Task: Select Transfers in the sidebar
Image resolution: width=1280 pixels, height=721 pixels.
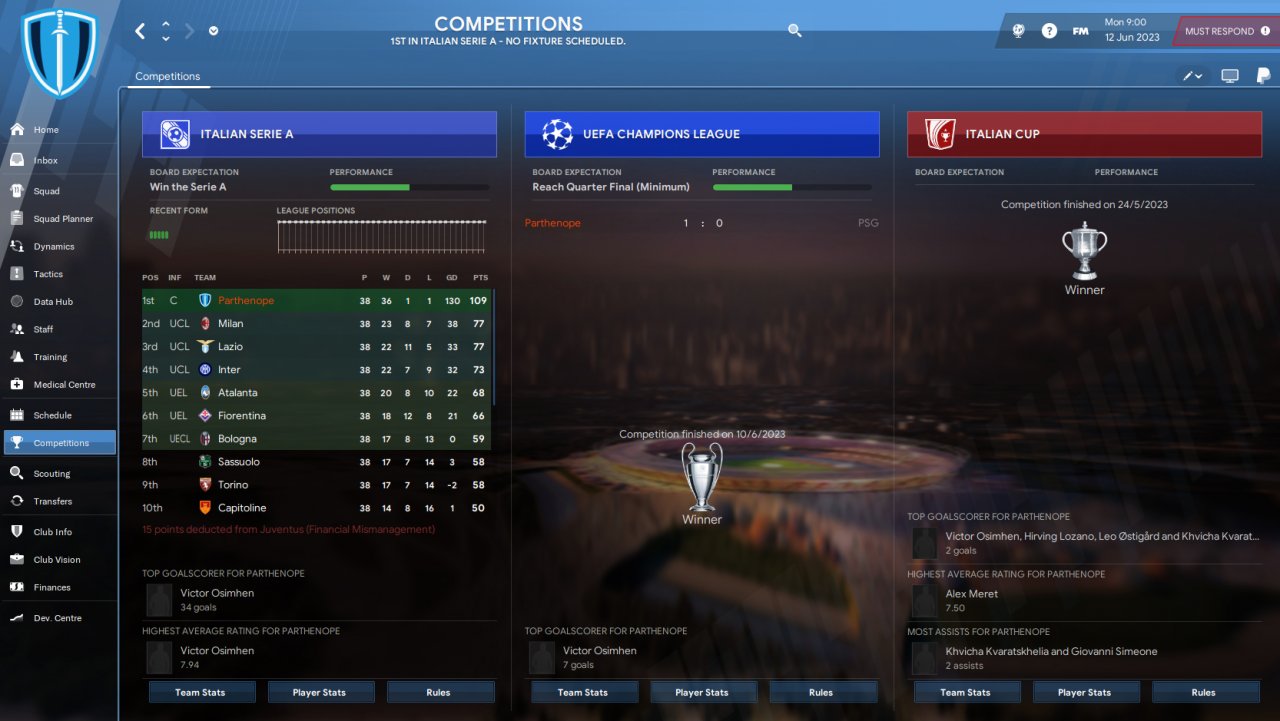Action: 52,501
